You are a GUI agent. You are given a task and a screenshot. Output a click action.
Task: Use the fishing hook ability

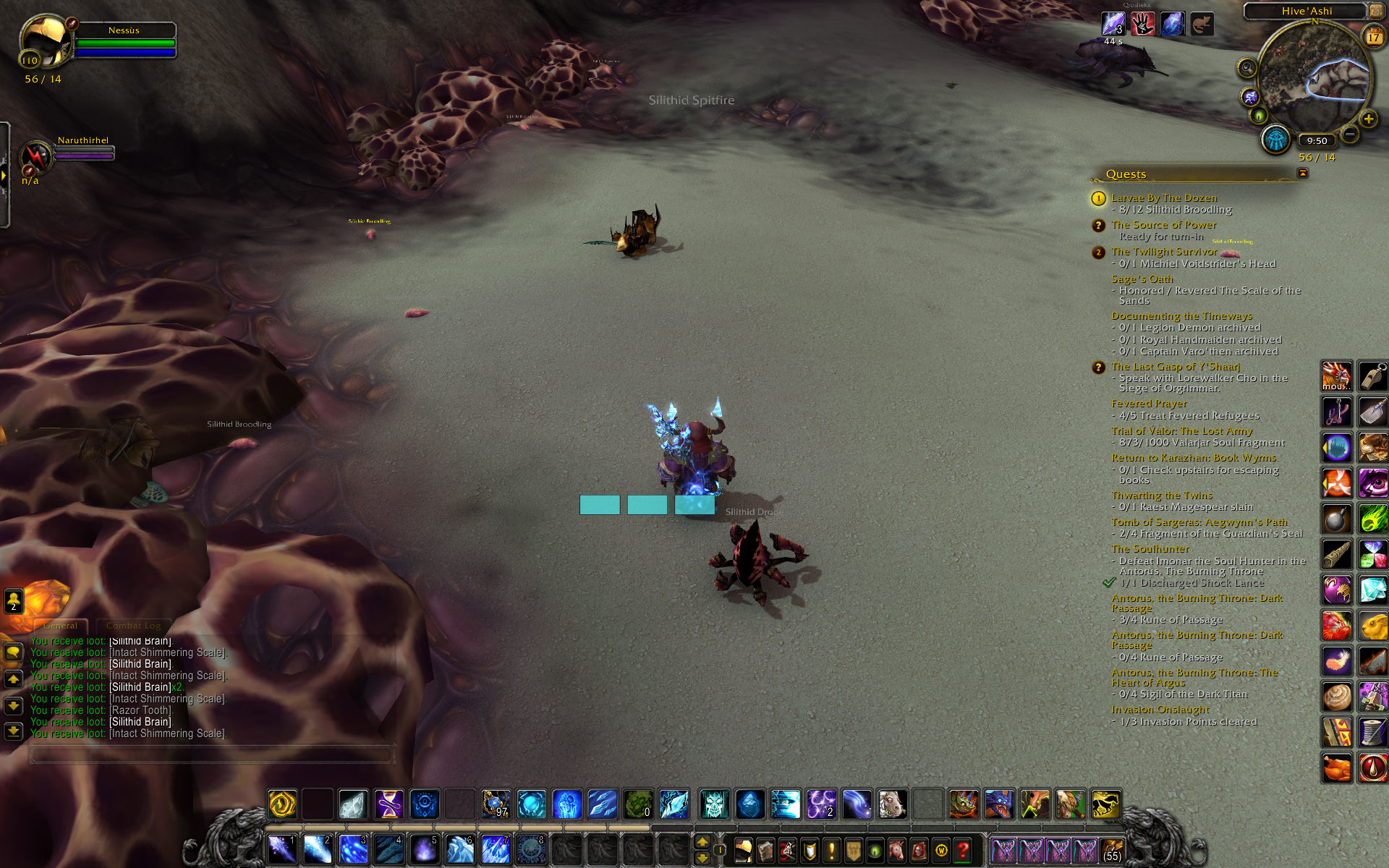pos(1337,412)
